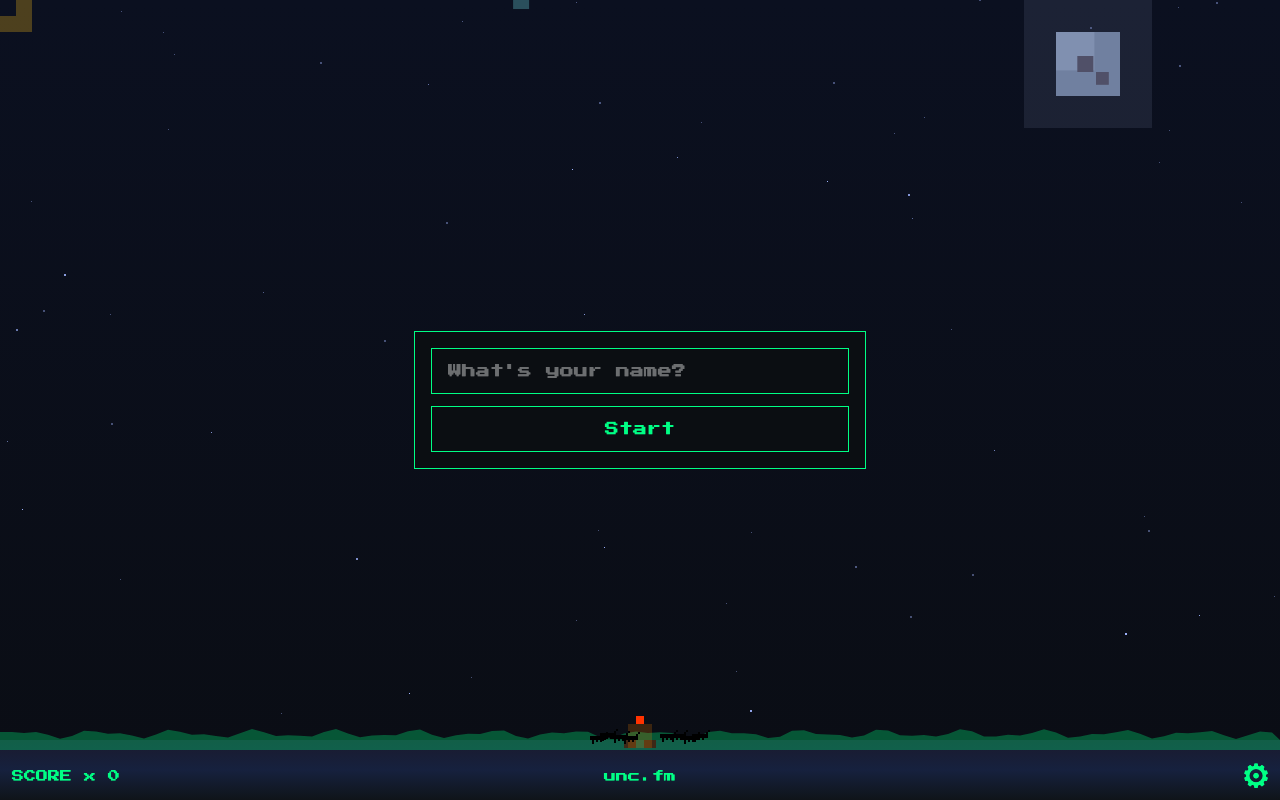Select the name entry panel
This screenshot has height=800, width=1280.
(640, 400)
